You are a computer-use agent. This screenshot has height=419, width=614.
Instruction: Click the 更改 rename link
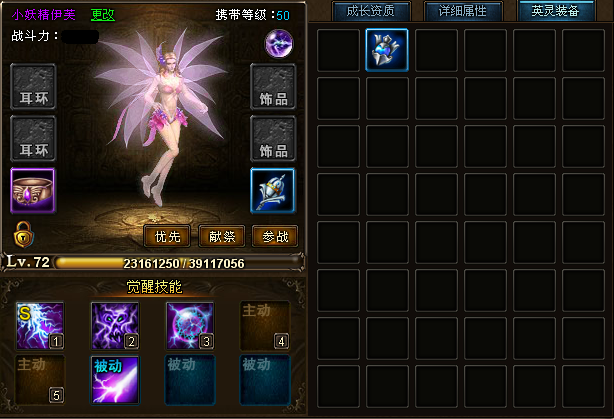(x=103, y=15)
